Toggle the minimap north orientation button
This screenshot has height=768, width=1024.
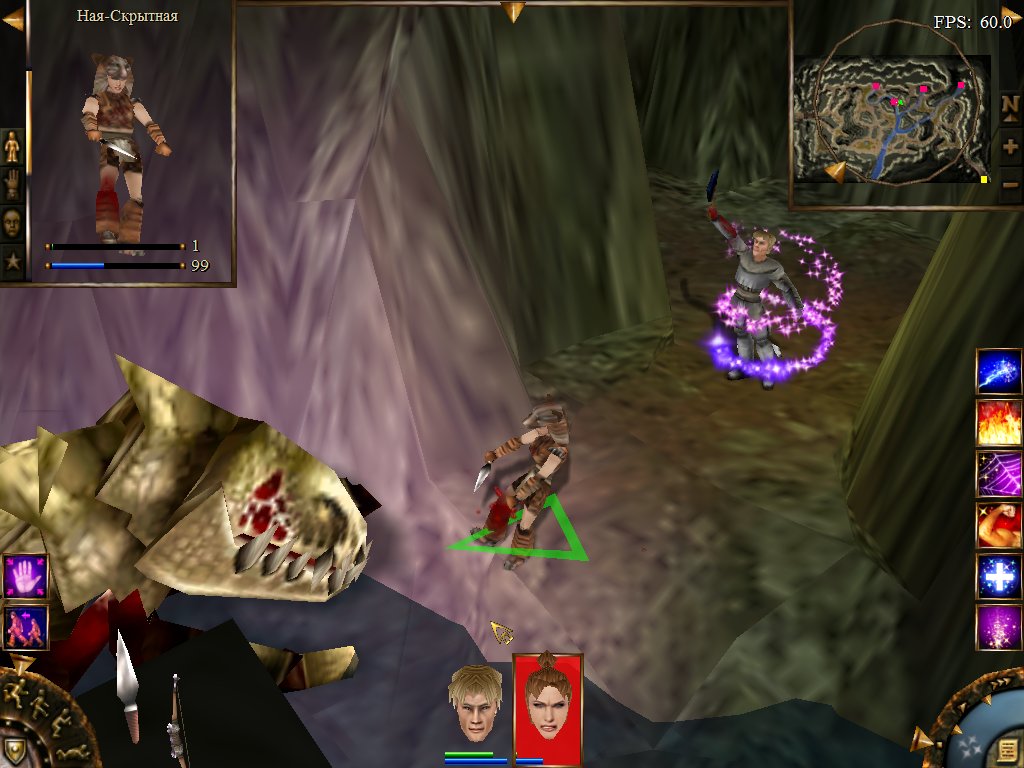point(1010,106)
